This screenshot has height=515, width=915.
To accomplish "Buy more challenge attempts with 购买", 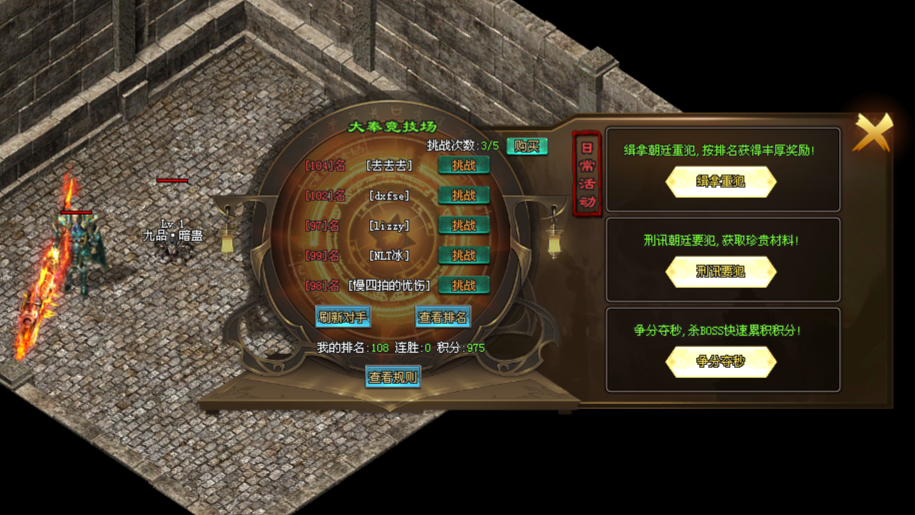I will tap(526, 146).
